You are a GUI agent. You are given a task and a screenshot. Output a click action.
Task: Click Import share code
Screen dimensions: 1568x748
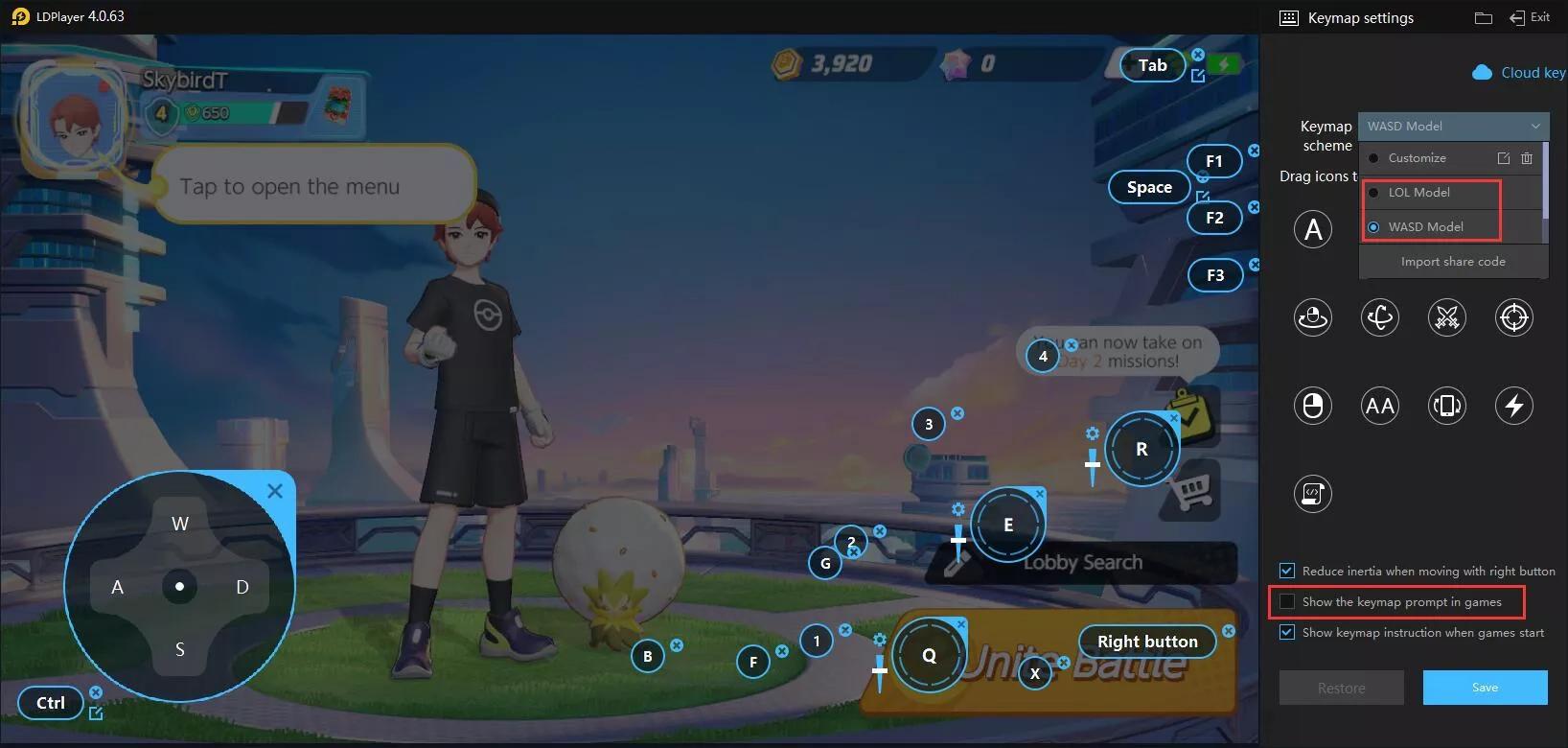pos(1453,261)
